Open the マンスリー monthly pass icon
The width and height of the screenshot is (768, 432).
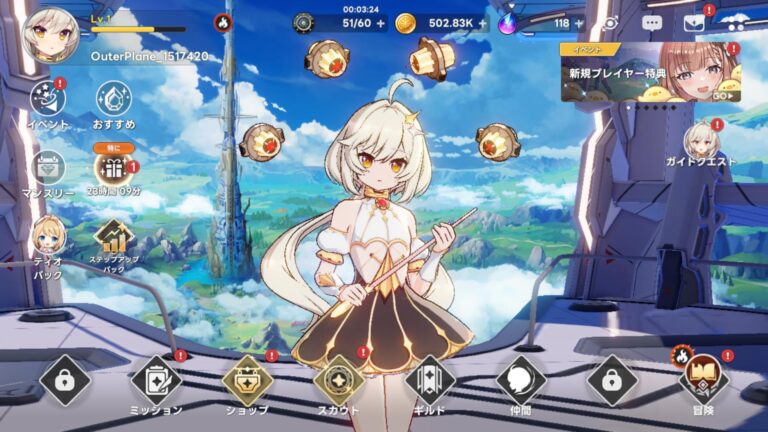pos(47,168)
